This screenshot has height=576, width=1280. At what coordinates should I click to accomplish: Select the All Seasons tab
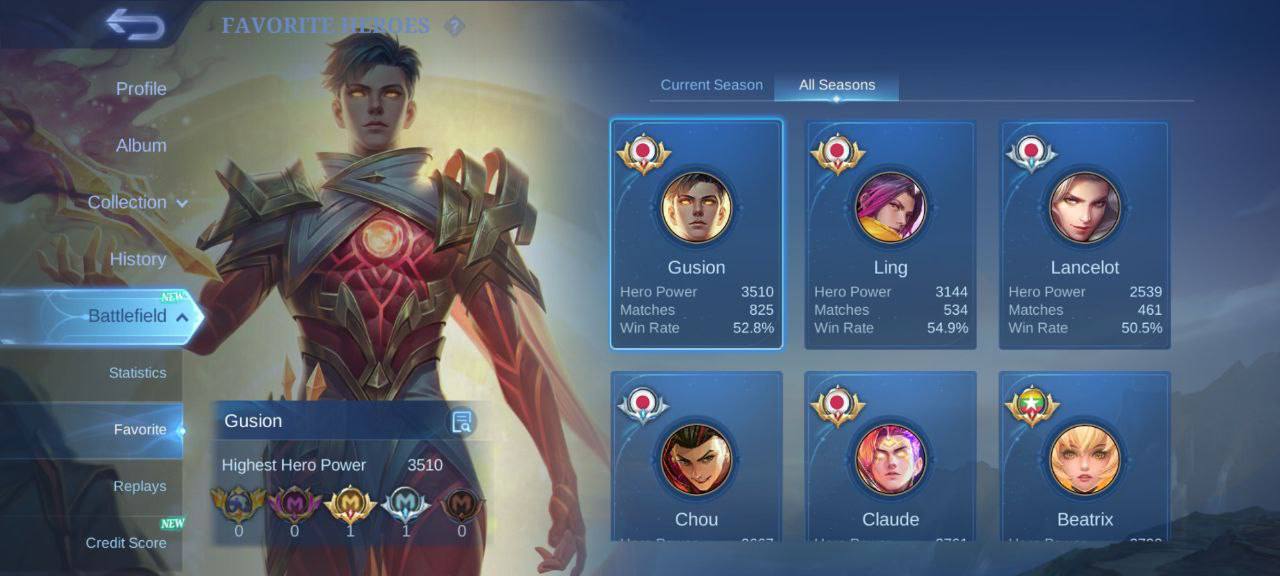(836, 85)
